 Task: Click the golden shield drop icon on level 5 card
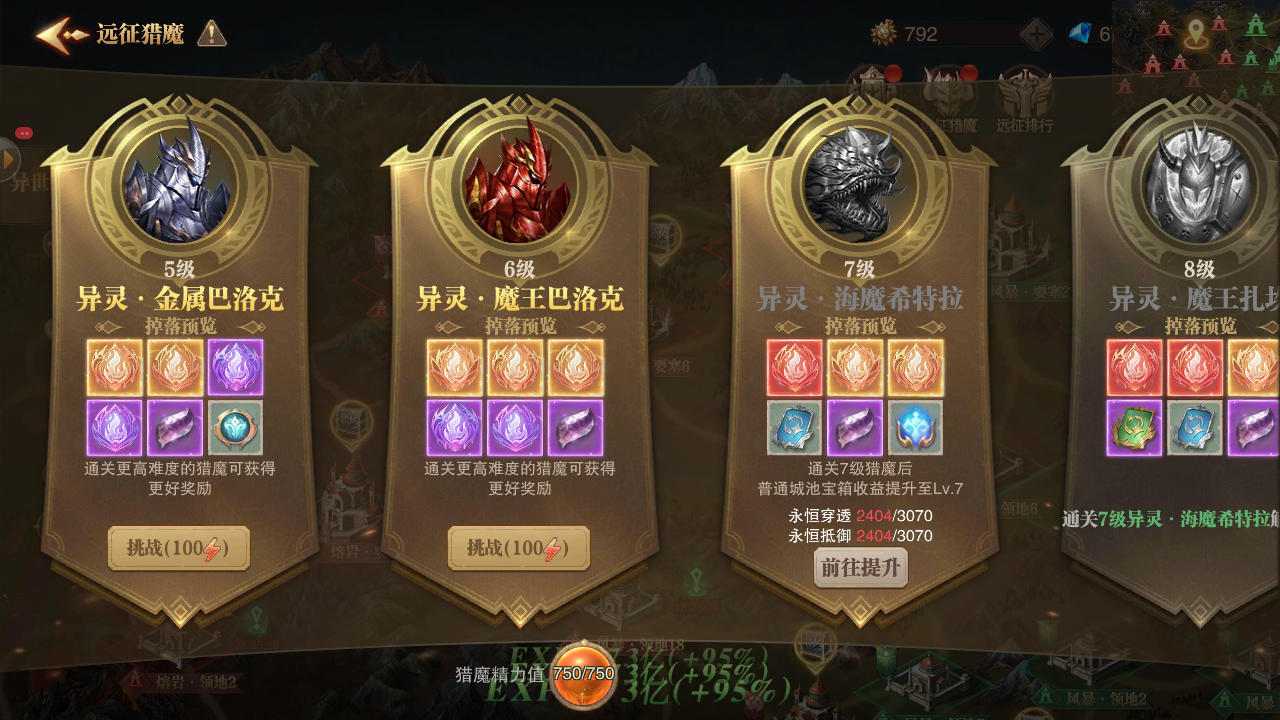(x=236, y=427)
